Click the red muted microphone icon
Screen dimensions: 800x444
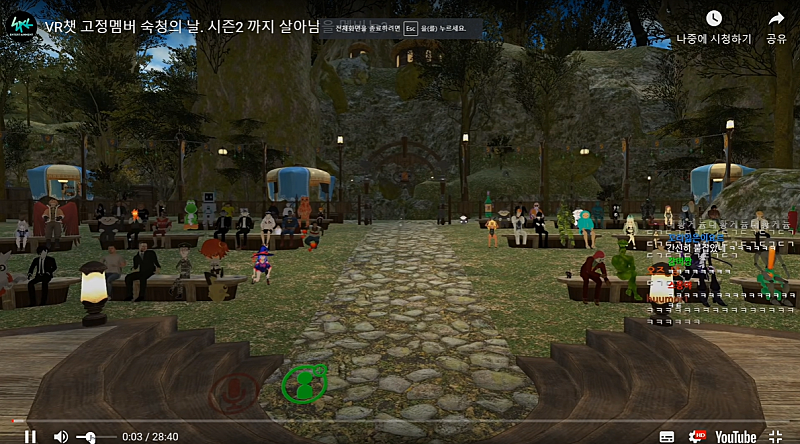coord(234,391)
